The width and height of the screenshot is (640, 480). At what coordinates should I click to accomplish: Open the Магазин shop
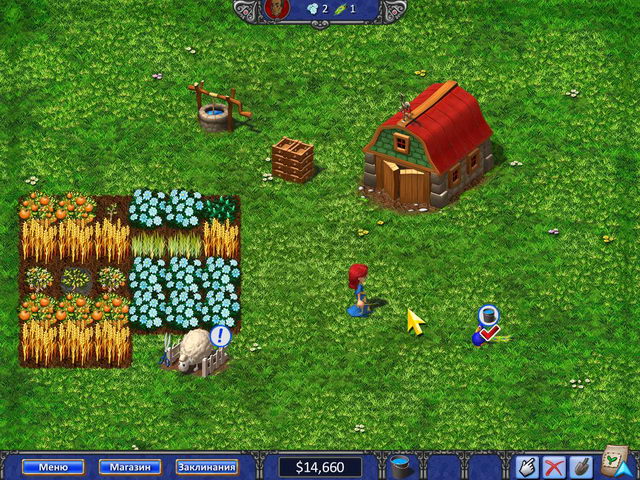(130, 467)
